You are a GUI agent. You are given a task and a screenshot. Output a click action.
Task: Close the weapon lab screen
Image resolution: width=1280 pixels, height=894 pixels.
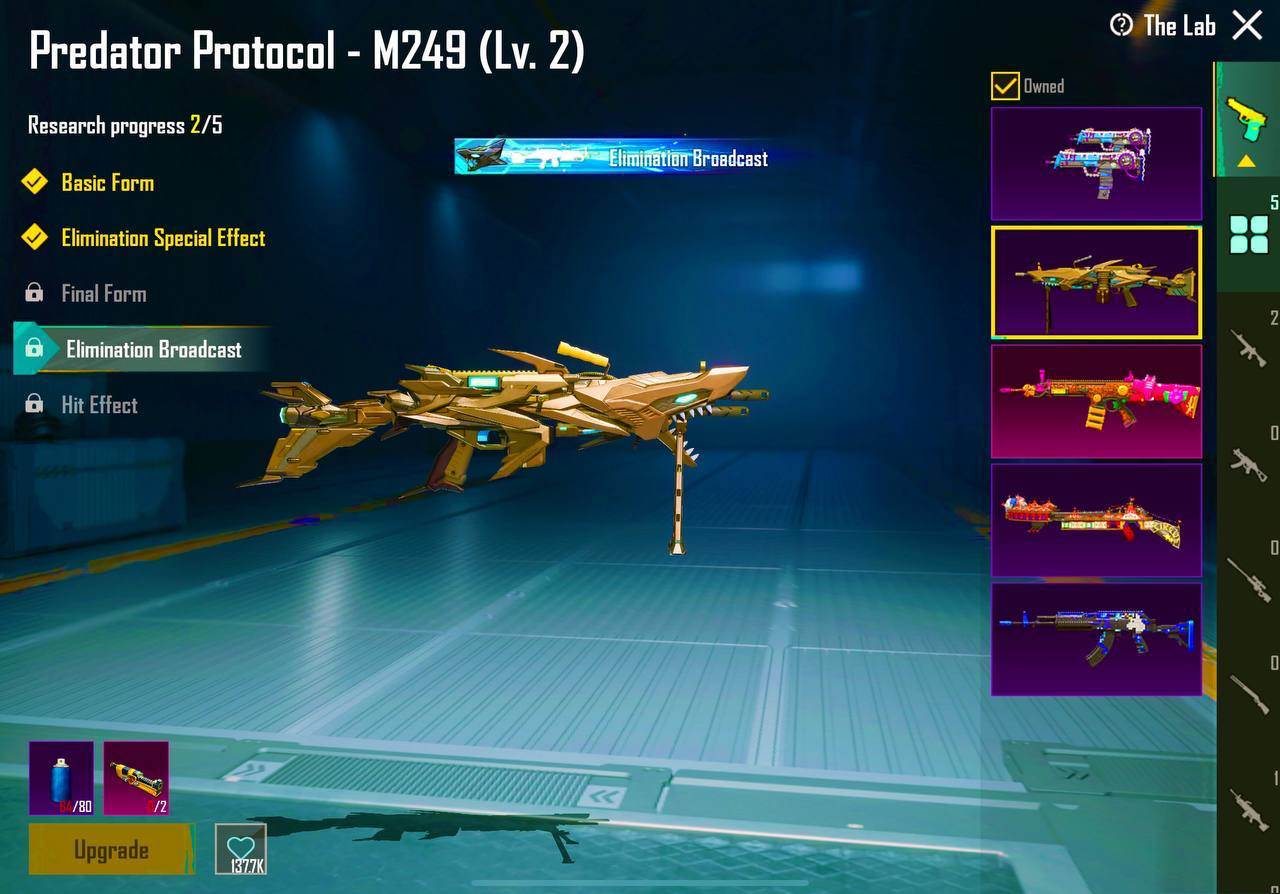click(x=1247, y=25)
